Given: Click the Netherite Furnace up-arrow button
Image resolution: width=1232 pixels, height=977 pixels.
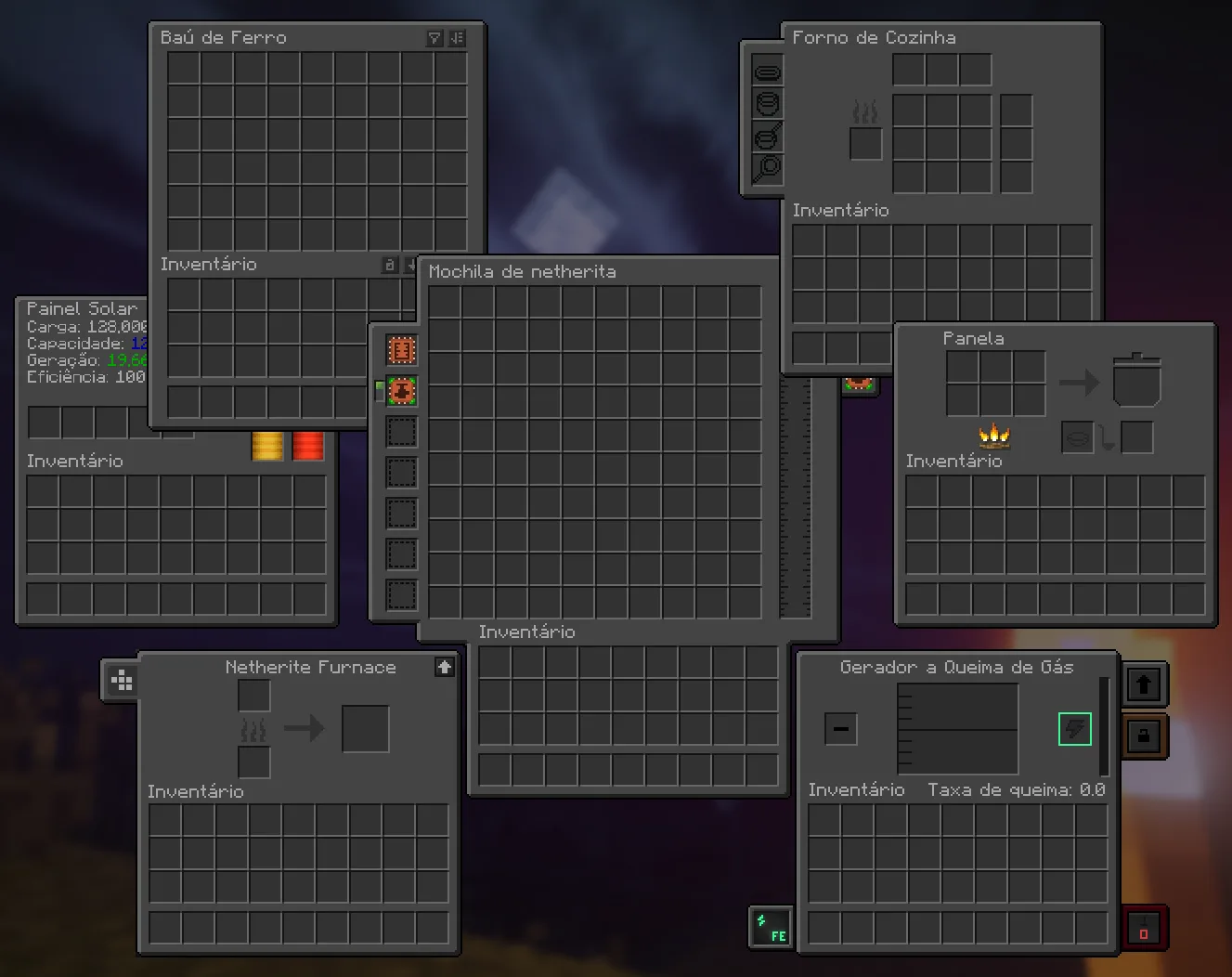Looking at the screenshot, I should [x=445, y=667].
